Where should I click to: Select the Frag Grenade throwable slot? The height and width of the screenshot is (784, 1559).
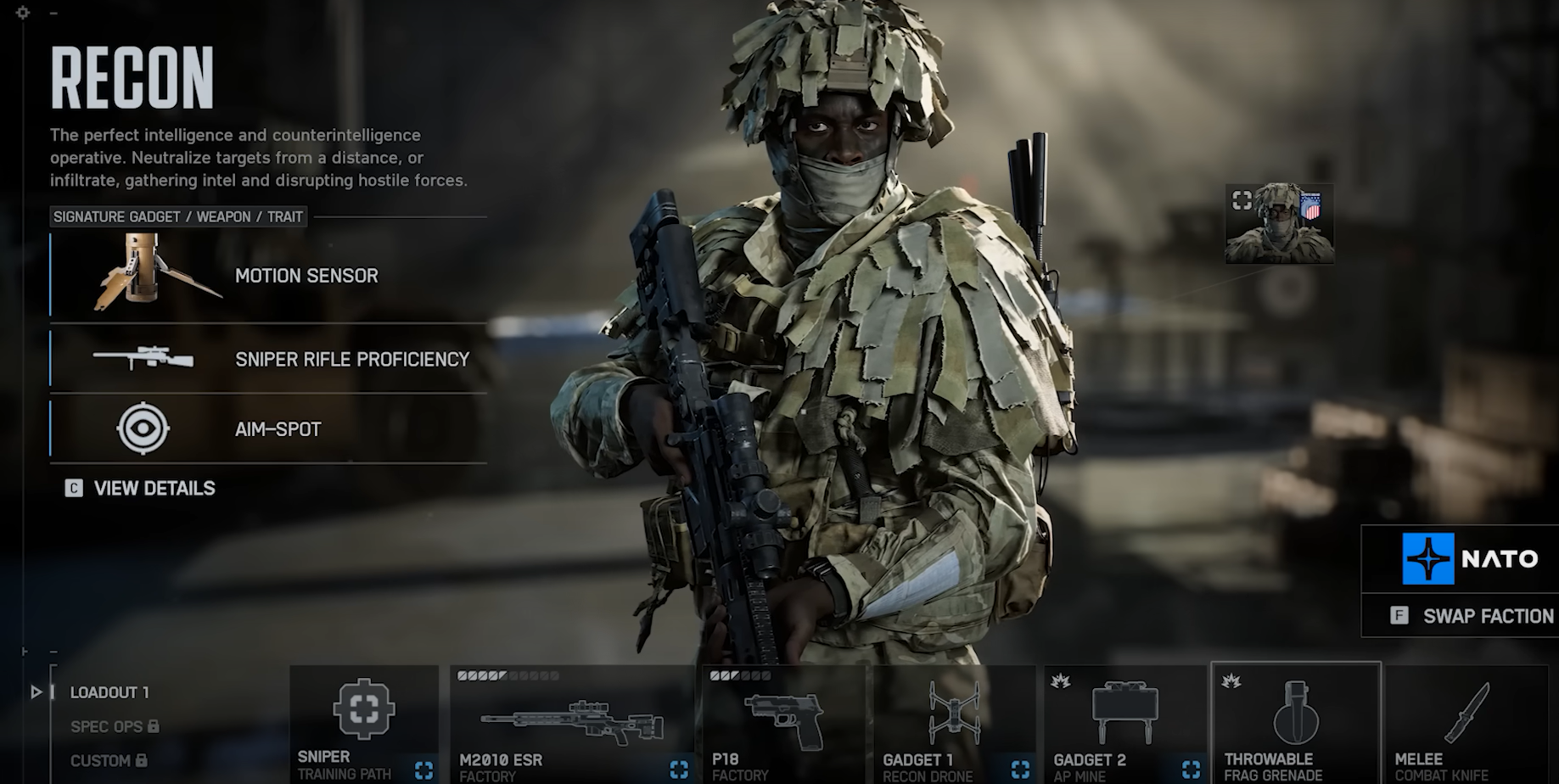tap(1295, 724)
